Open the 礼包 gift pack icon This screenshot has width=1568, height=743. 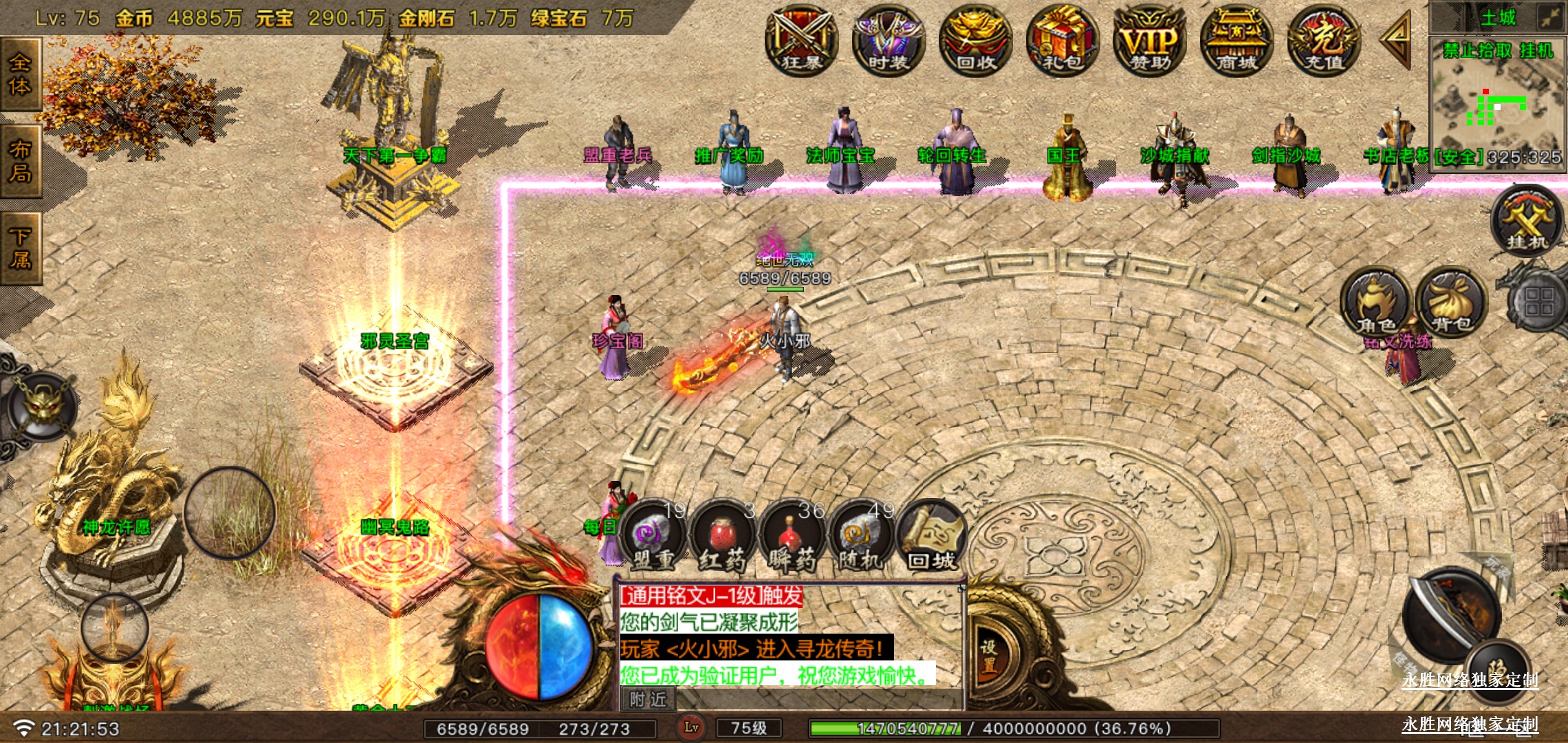(1063, 40)
